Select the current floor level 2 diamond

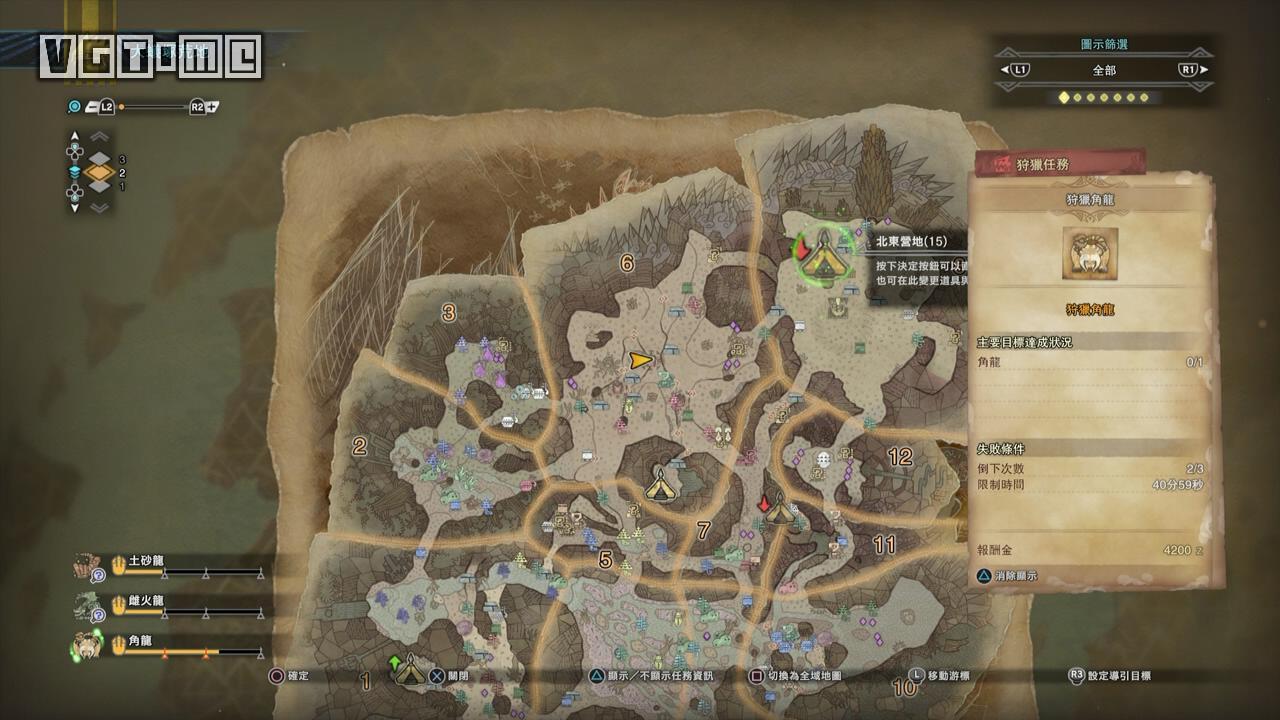(99, 172)
